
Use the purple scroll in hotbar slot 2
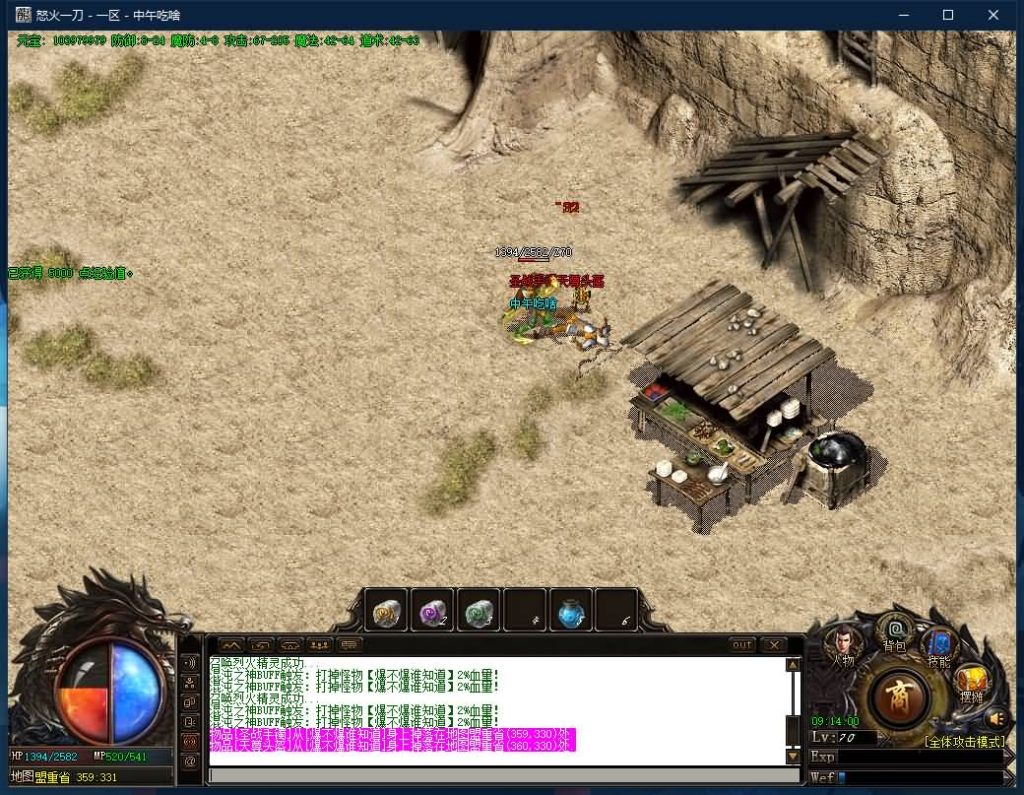[432, 610]
